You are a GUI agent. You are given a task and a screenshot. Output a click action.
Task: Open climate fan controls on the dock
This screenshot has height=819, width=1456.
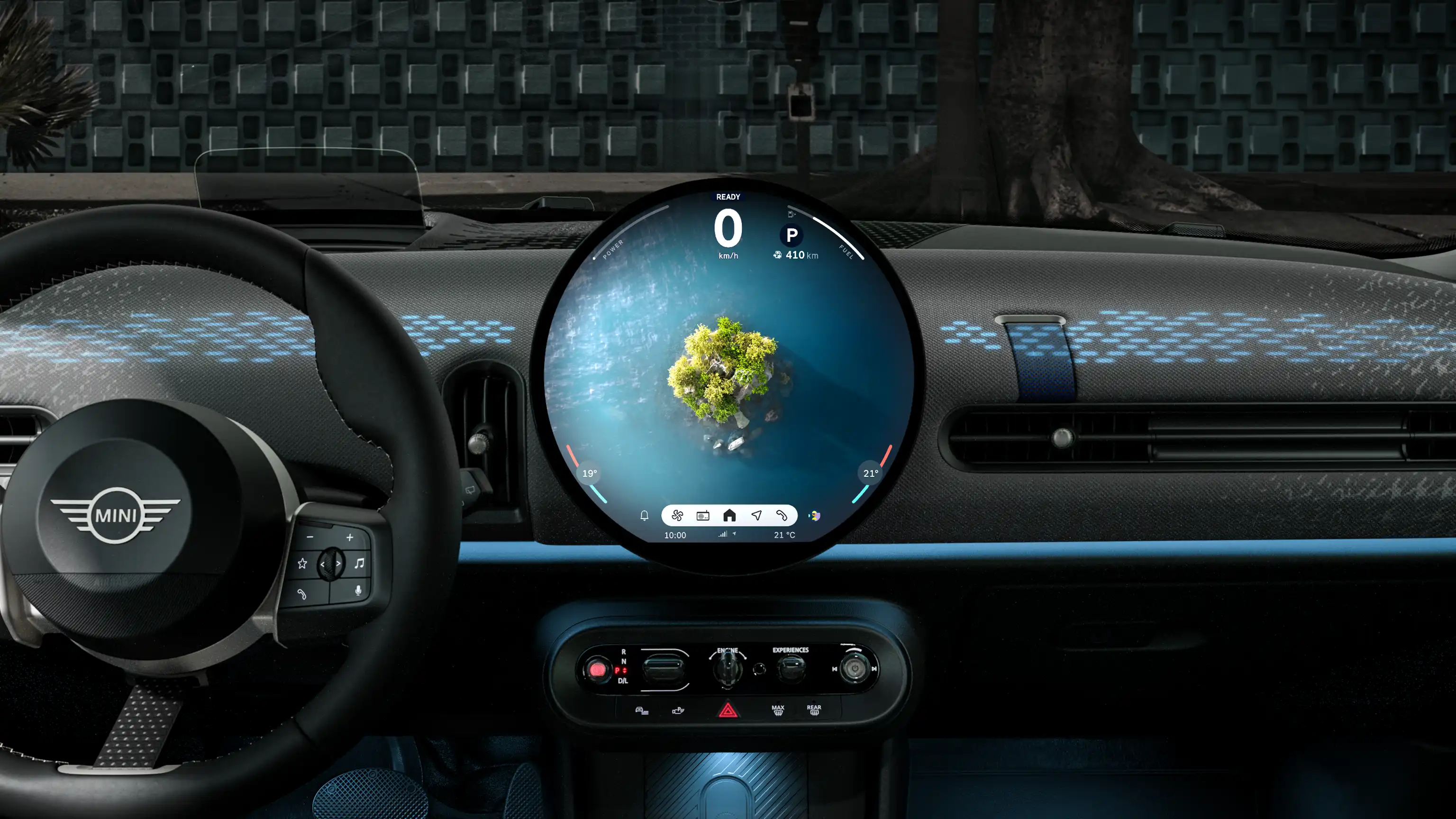click(x=677, y=516)
